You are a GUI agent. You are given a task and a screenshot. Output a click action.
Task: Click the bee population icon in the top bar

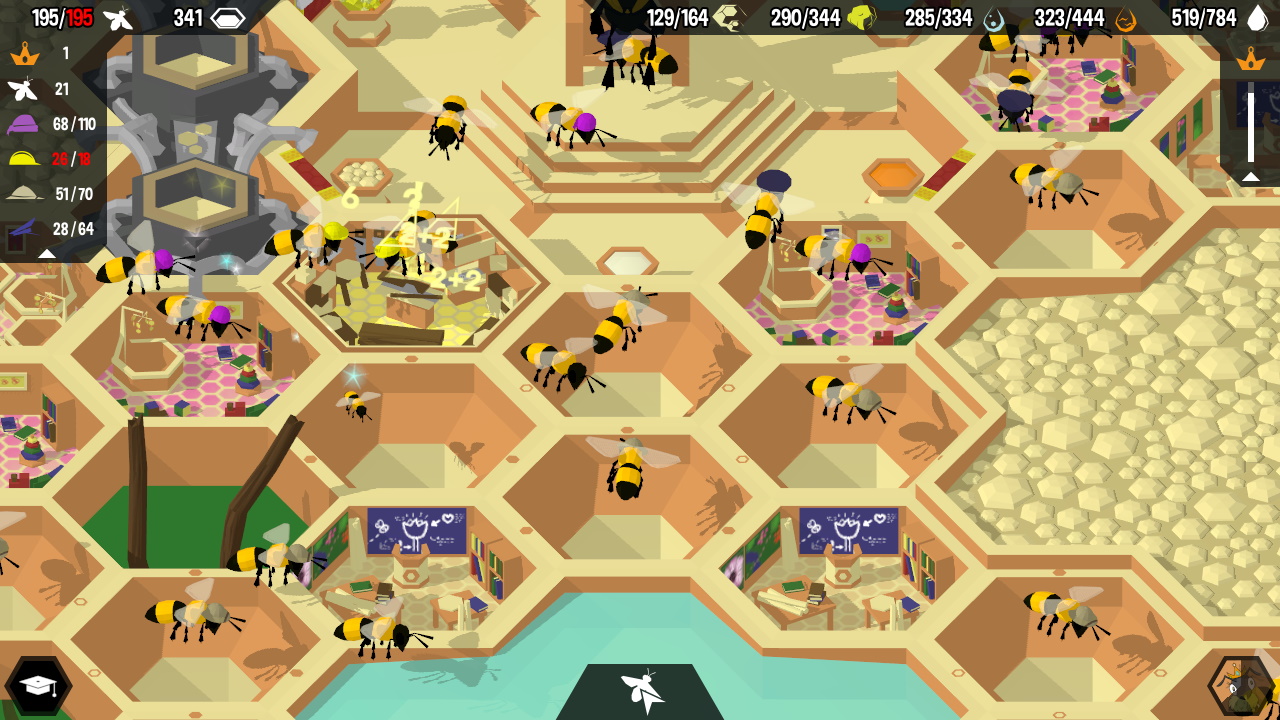(120, 17)
